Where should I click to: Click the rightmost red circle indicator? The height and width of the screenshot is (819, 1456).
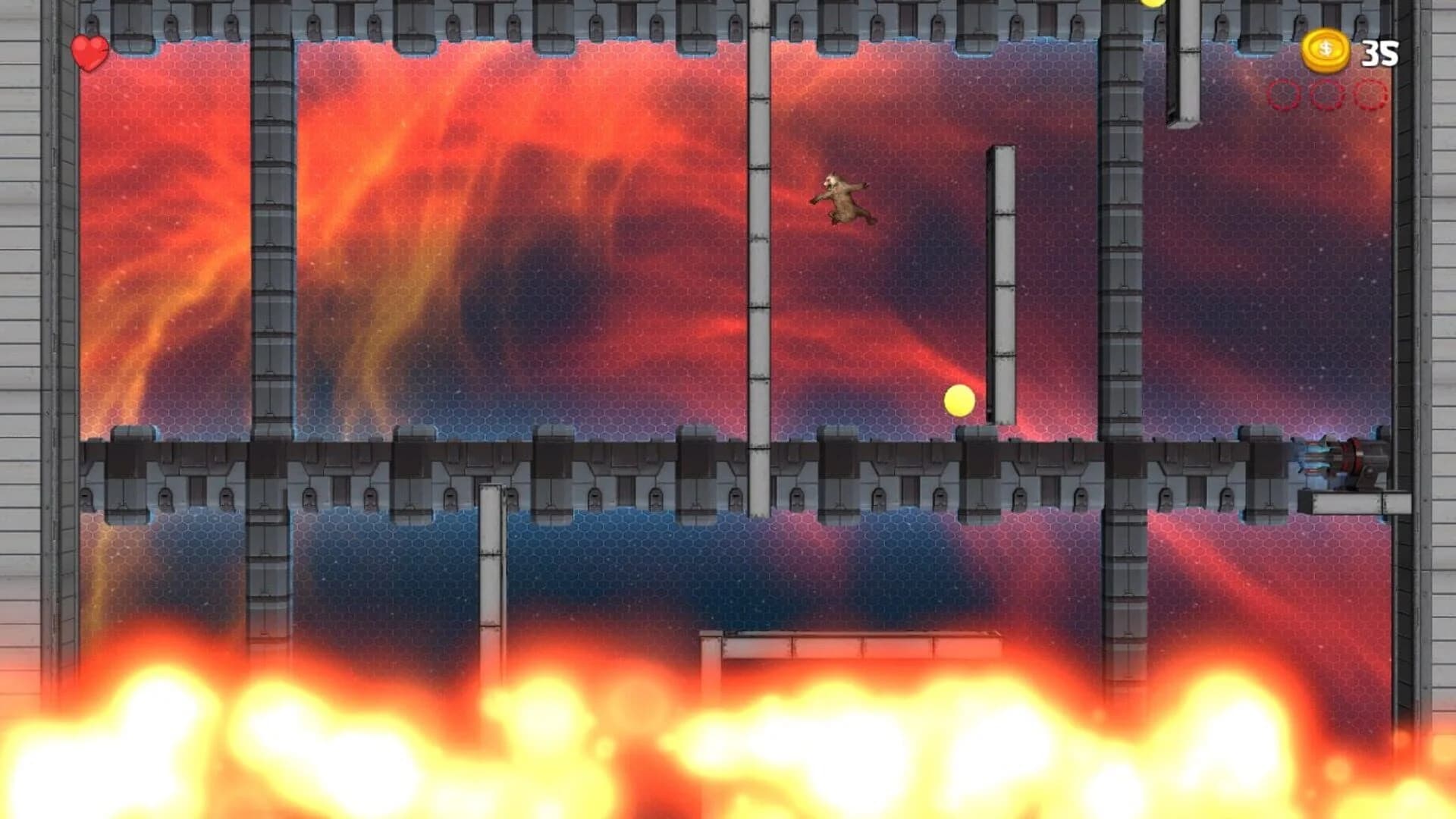(x=1369, y=94)
